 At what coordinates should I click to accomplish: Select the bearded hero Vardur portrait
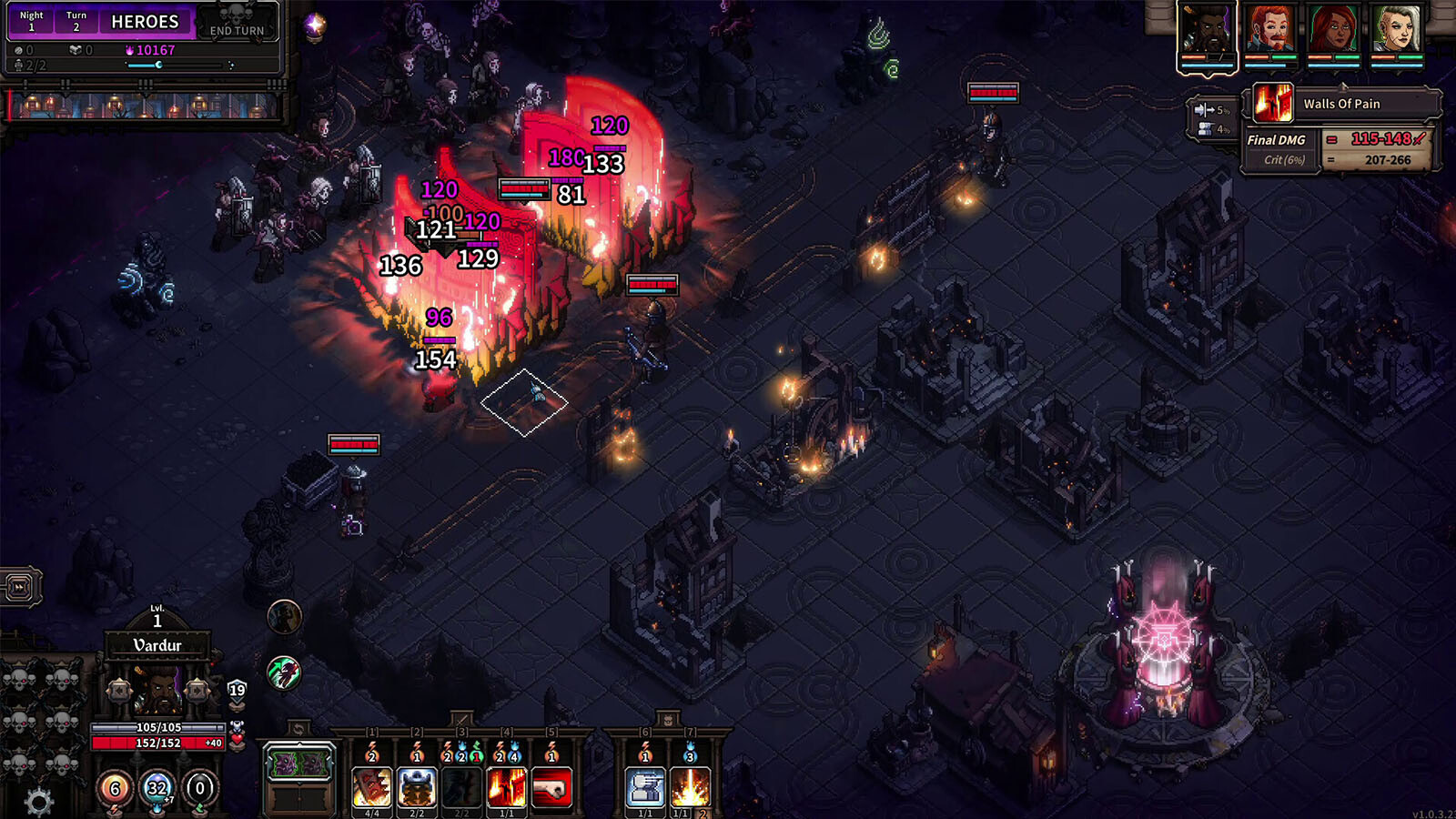coord(1207,31)
